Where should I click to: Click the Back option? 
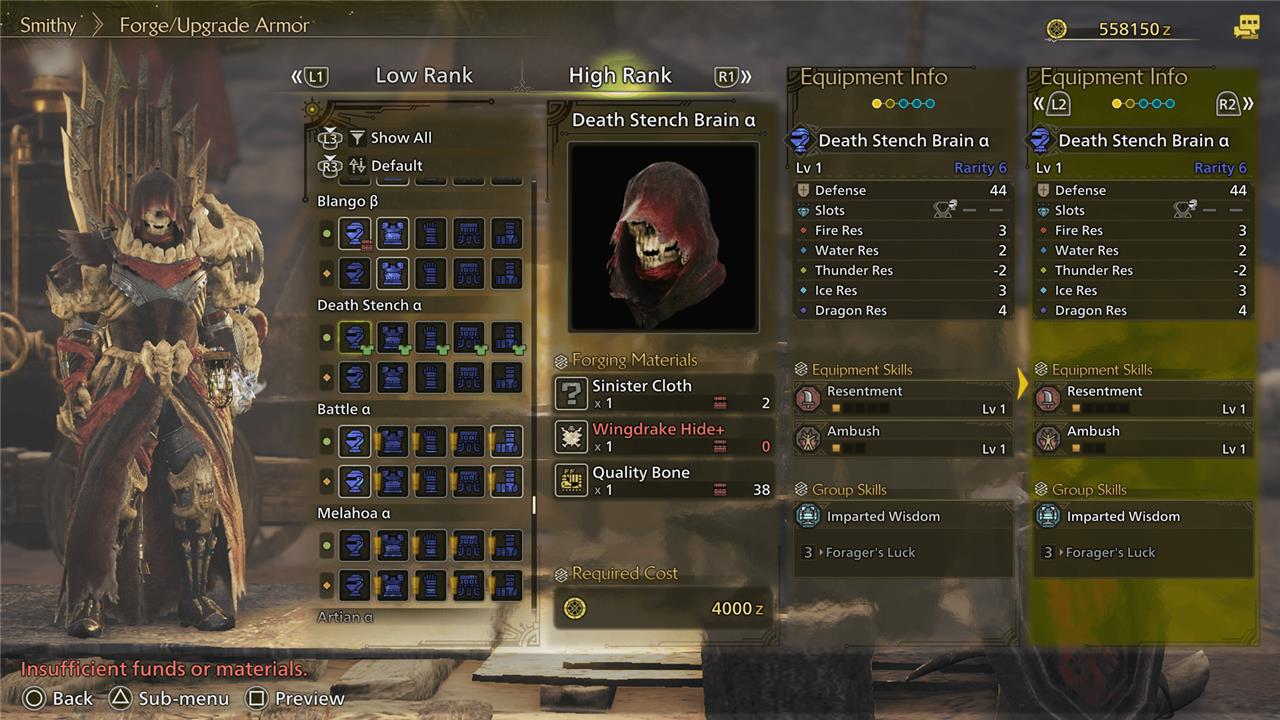pyautogui.click(x=59, y=698)
